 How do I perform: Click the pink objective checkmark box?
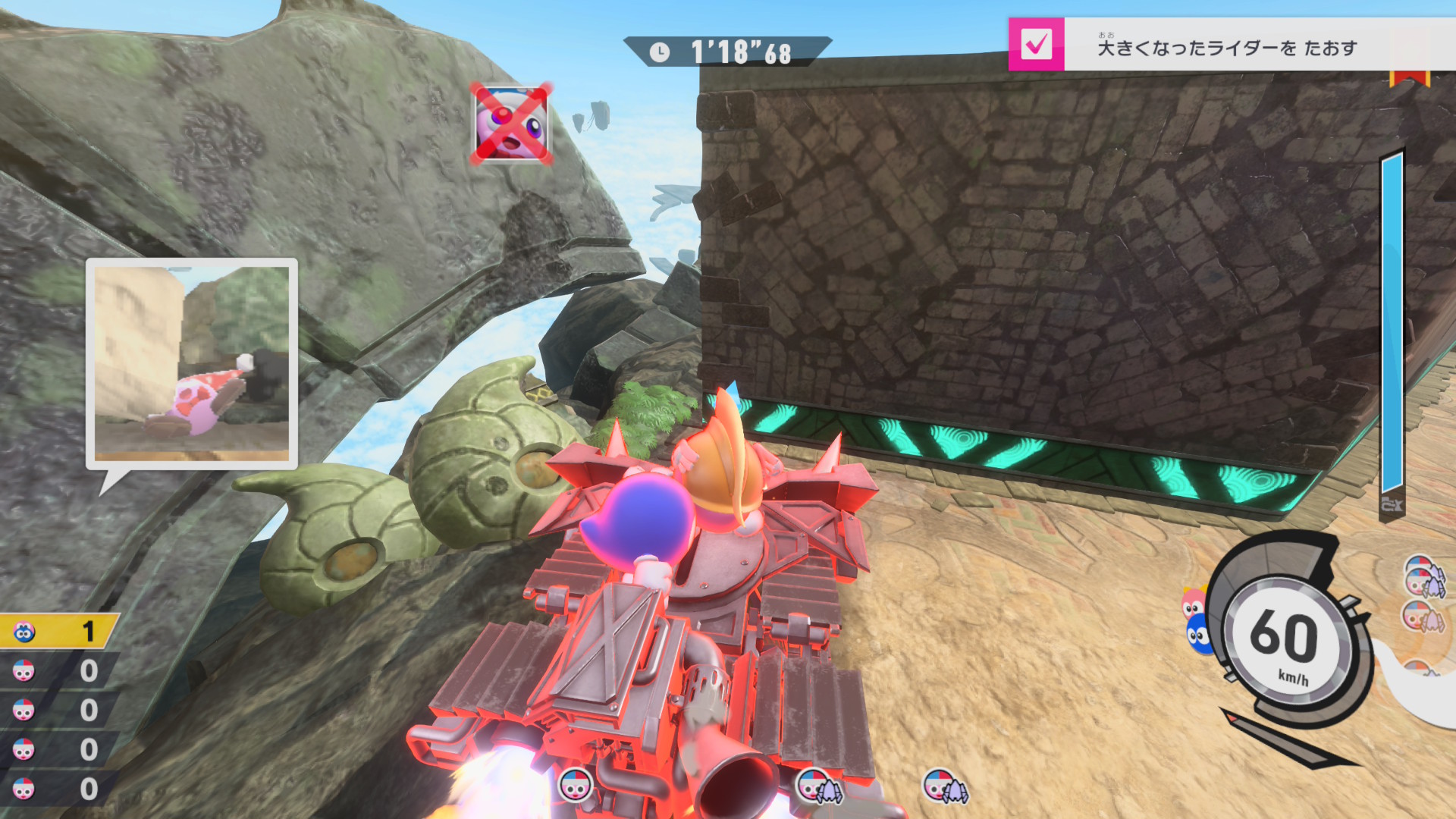(x=1036, y=45)
